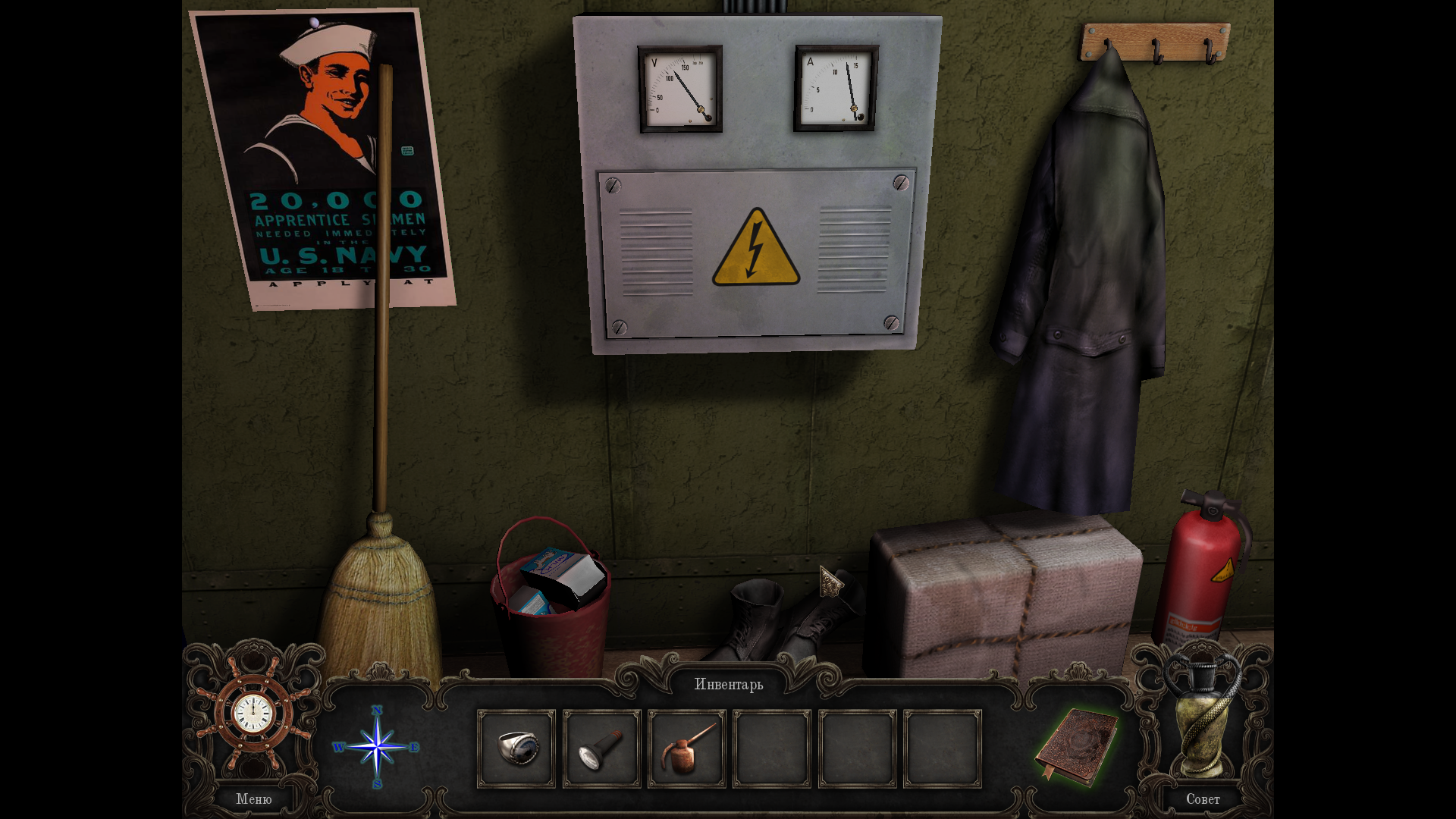
Task: Activate the snake vase hint icon
Action: tap(1202, 717)
